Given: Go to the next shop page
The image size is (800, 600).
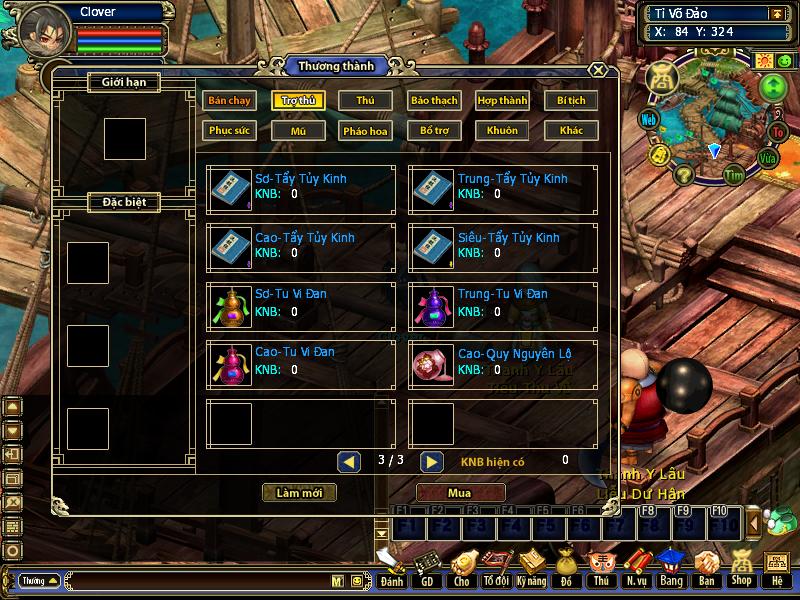Looking at the screenshot, I should [x=431, y=461].
